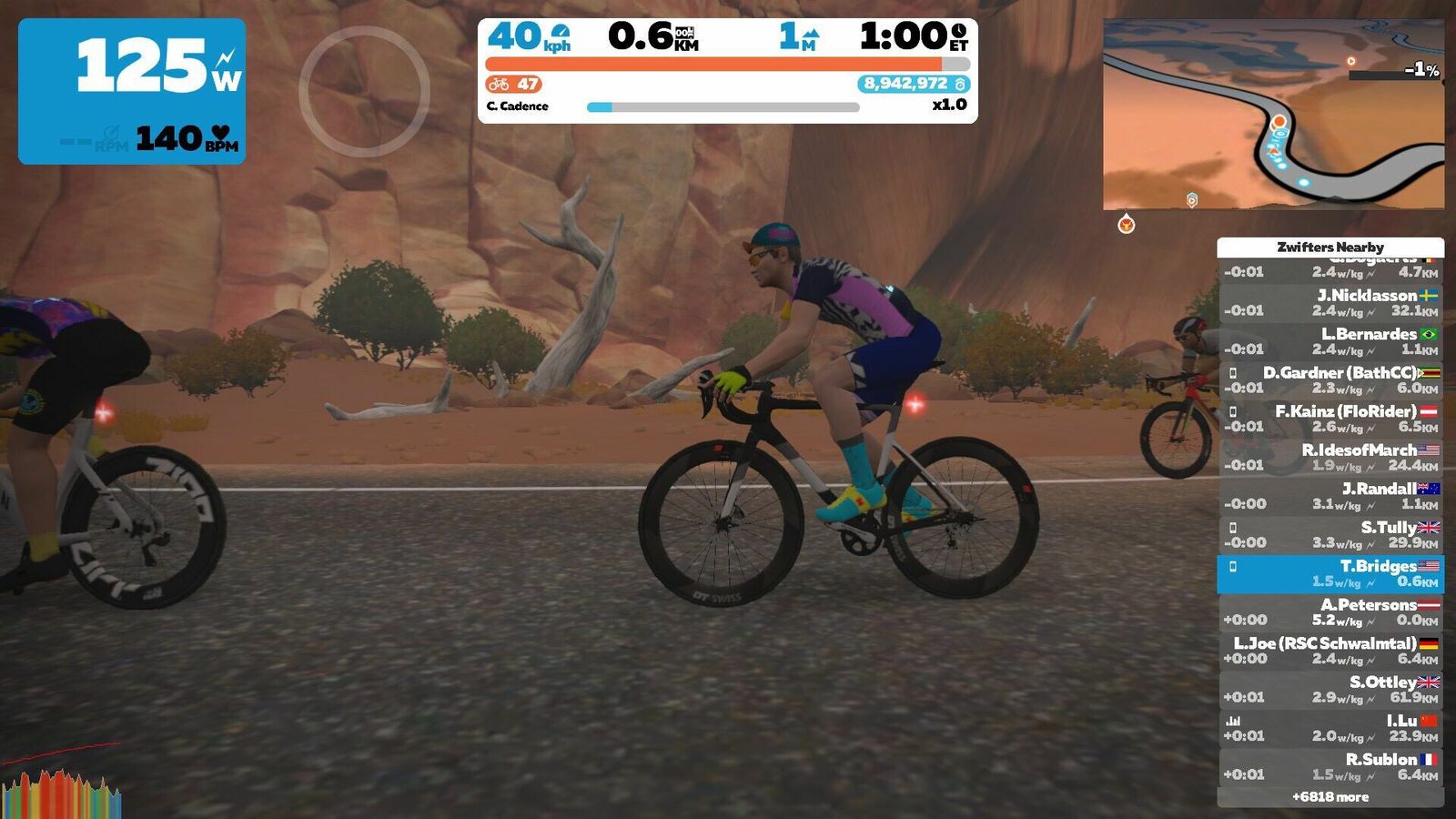Click the route minimap
Image resolution: width=1456 pixels, height=819 pixels.
[x=1273, y=115]
